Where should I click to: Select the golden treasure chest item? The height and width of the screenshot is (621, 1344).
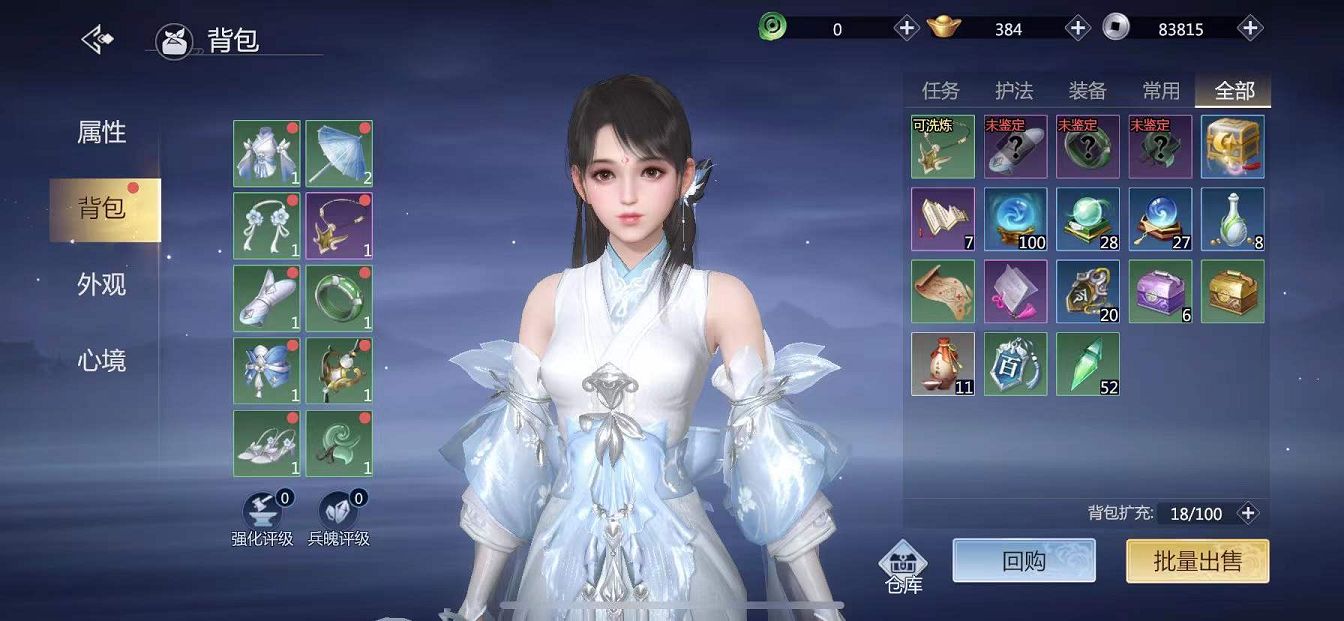click(1232, 291)
